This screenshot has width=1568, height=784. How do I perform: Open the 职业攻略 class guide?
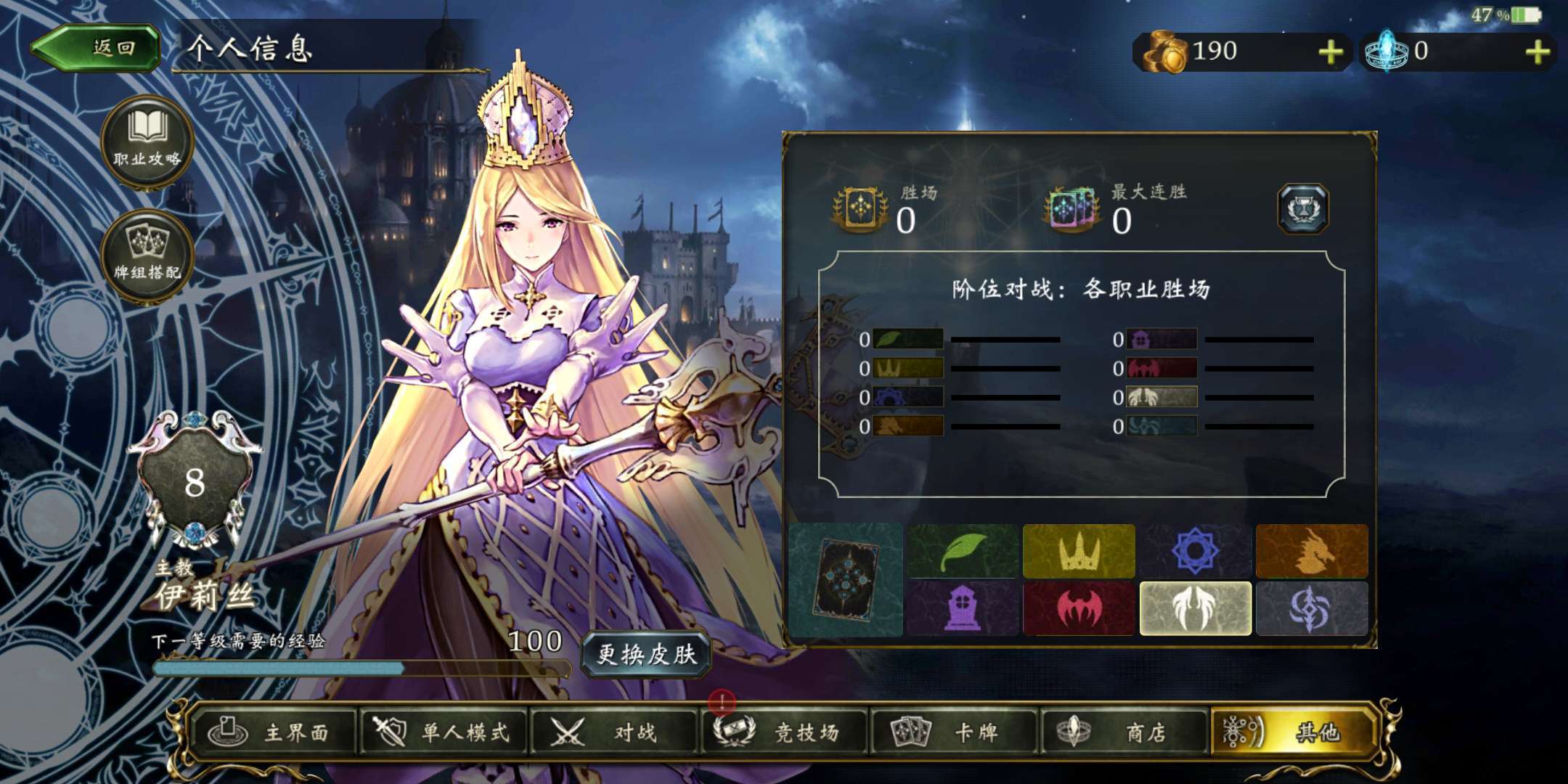click(x=147, y=142)
